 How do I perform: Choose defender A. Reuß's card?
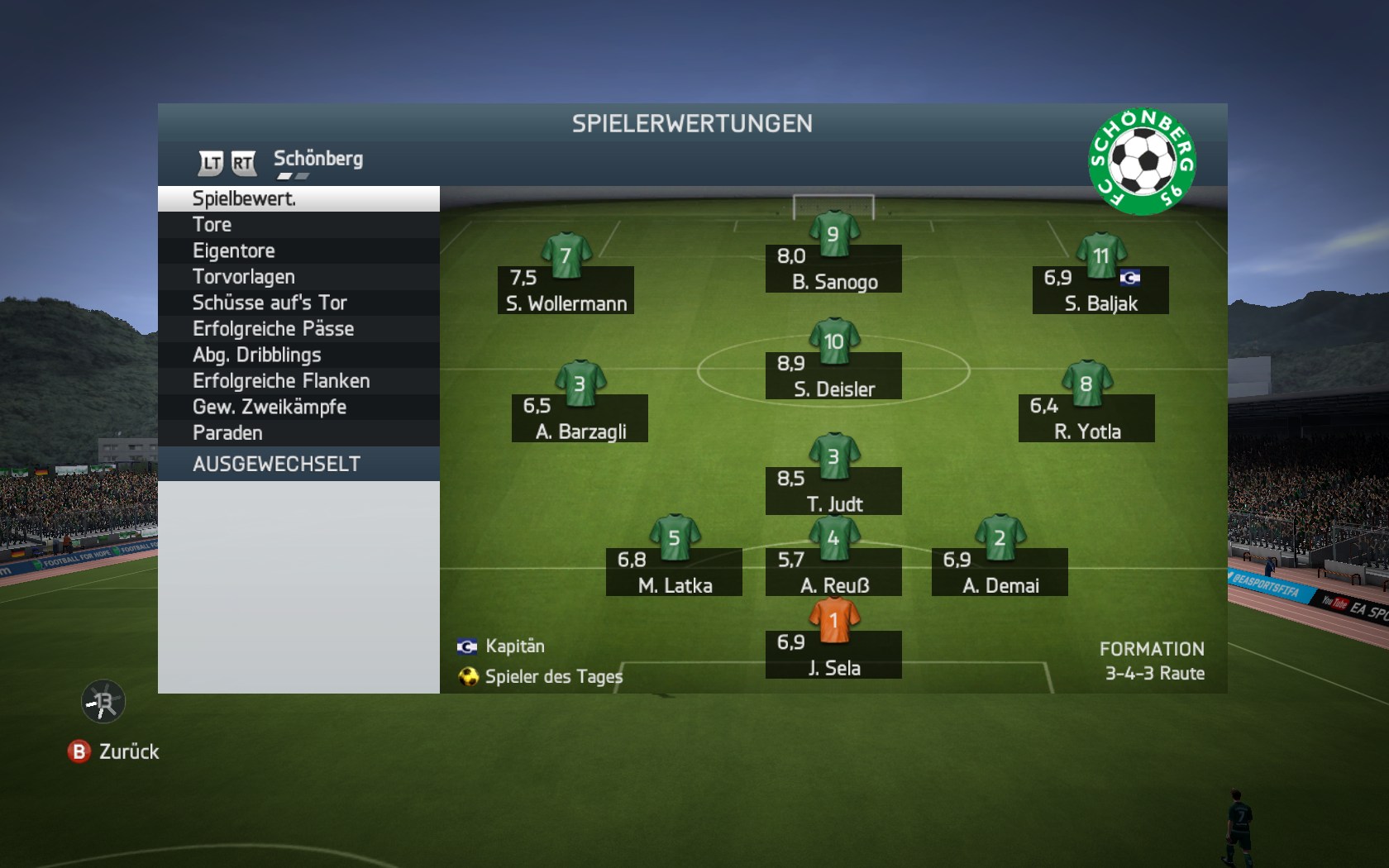833,572
